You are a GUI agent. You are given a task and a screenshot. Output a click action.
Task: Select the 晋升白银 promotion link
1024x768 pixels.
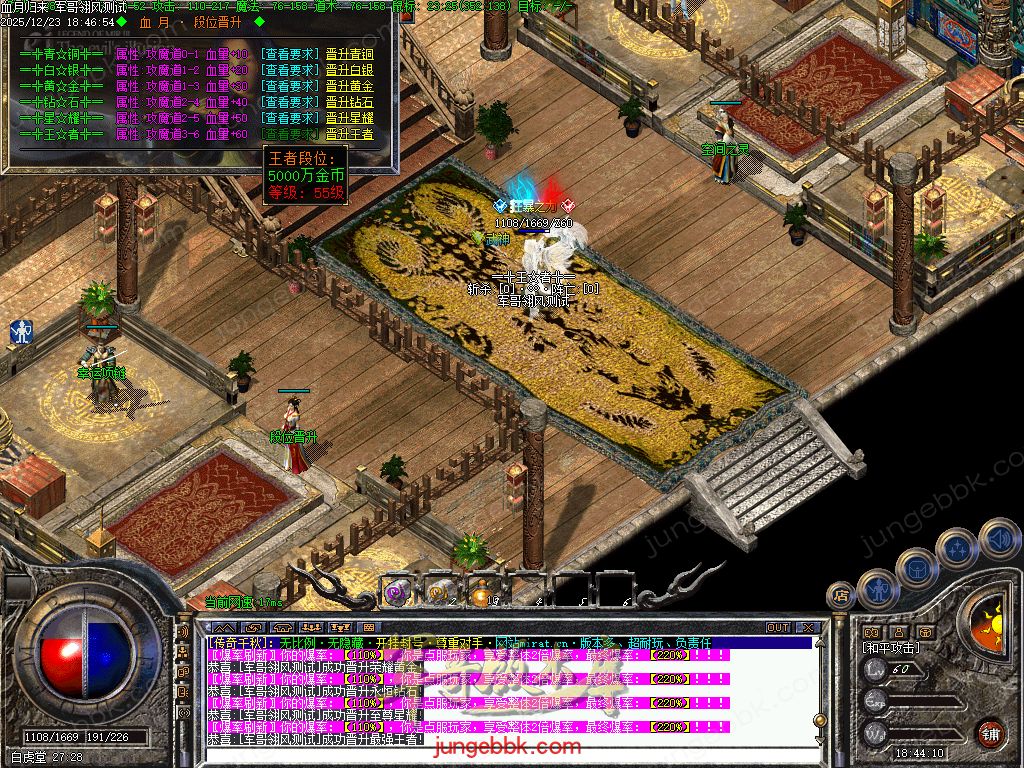349,70
